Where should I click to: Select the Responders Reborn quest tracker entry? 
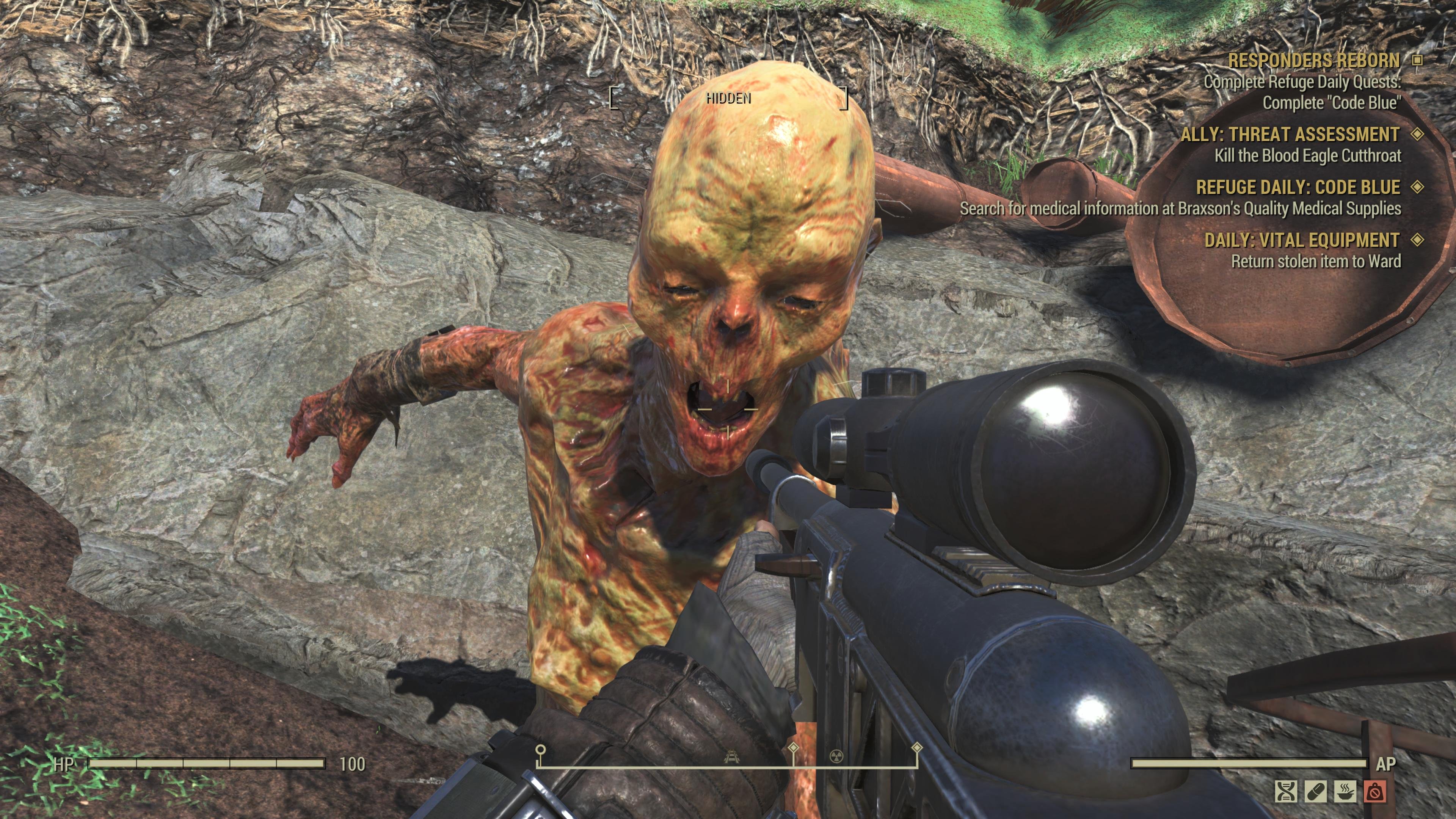[x=1313, y=61]
